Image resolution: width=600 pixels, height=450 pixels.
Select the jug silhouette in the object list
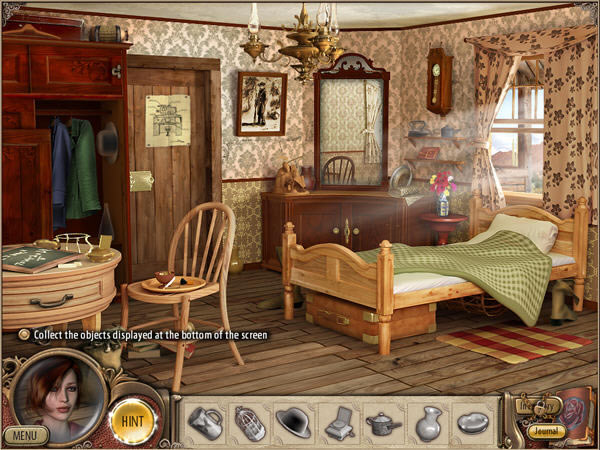pos(205,421)
